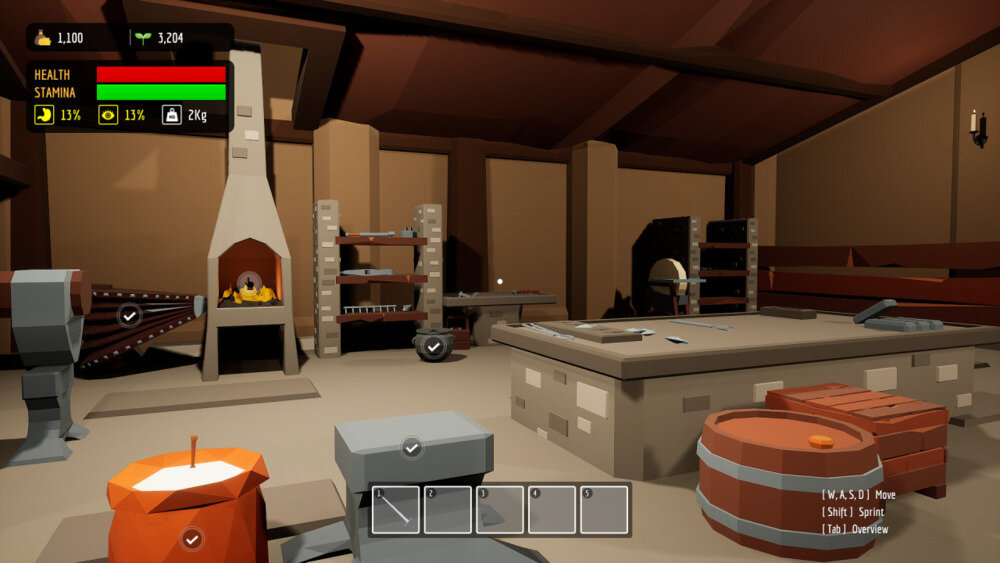This screenshot has height=563, width=1000.
Task: Activate the checkmark marker on the bellows
Action: pyautogui.click(x=129, y=315)
